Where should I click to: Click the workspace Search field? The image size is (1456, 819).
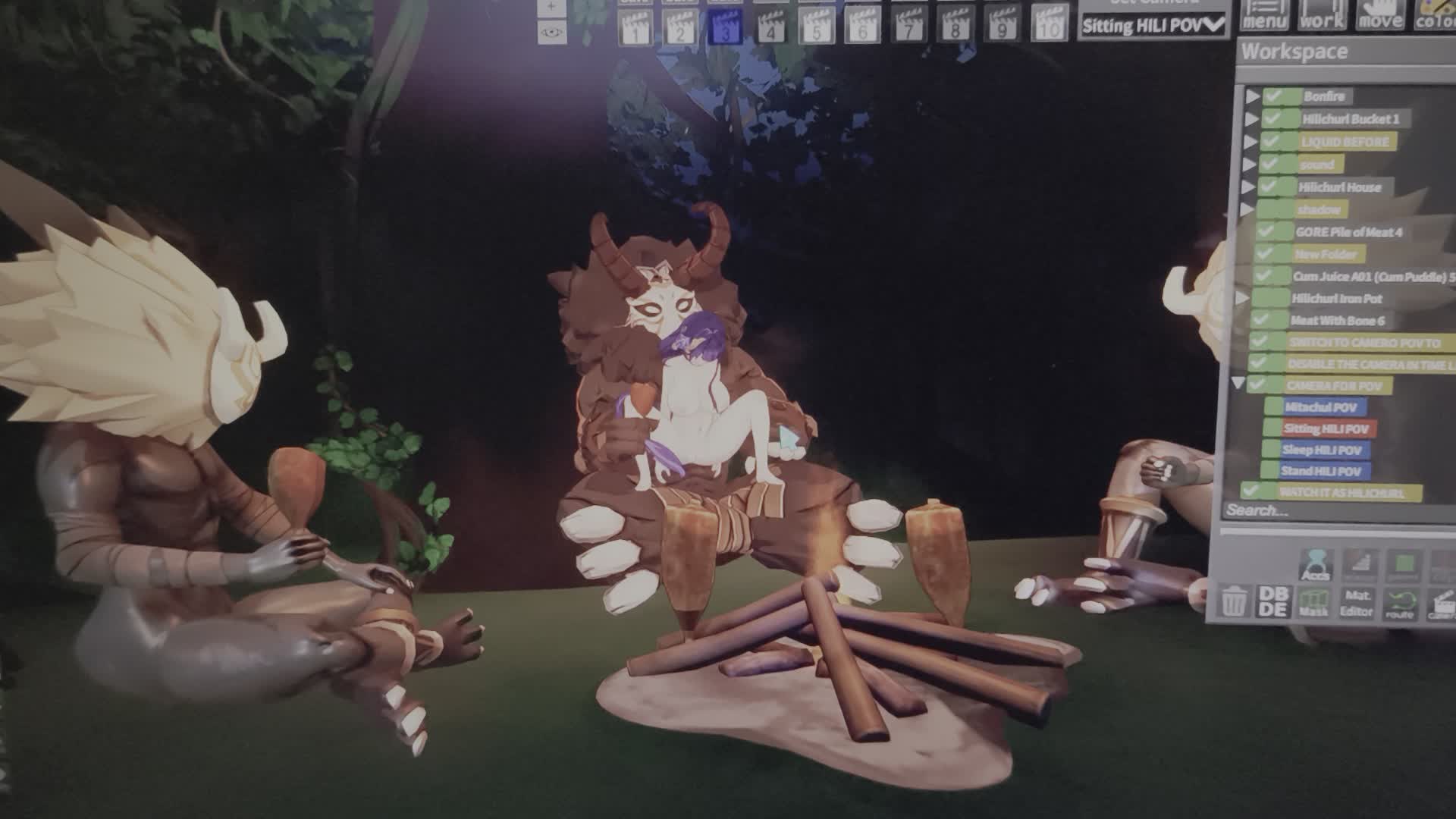(x=1327, y=510)
